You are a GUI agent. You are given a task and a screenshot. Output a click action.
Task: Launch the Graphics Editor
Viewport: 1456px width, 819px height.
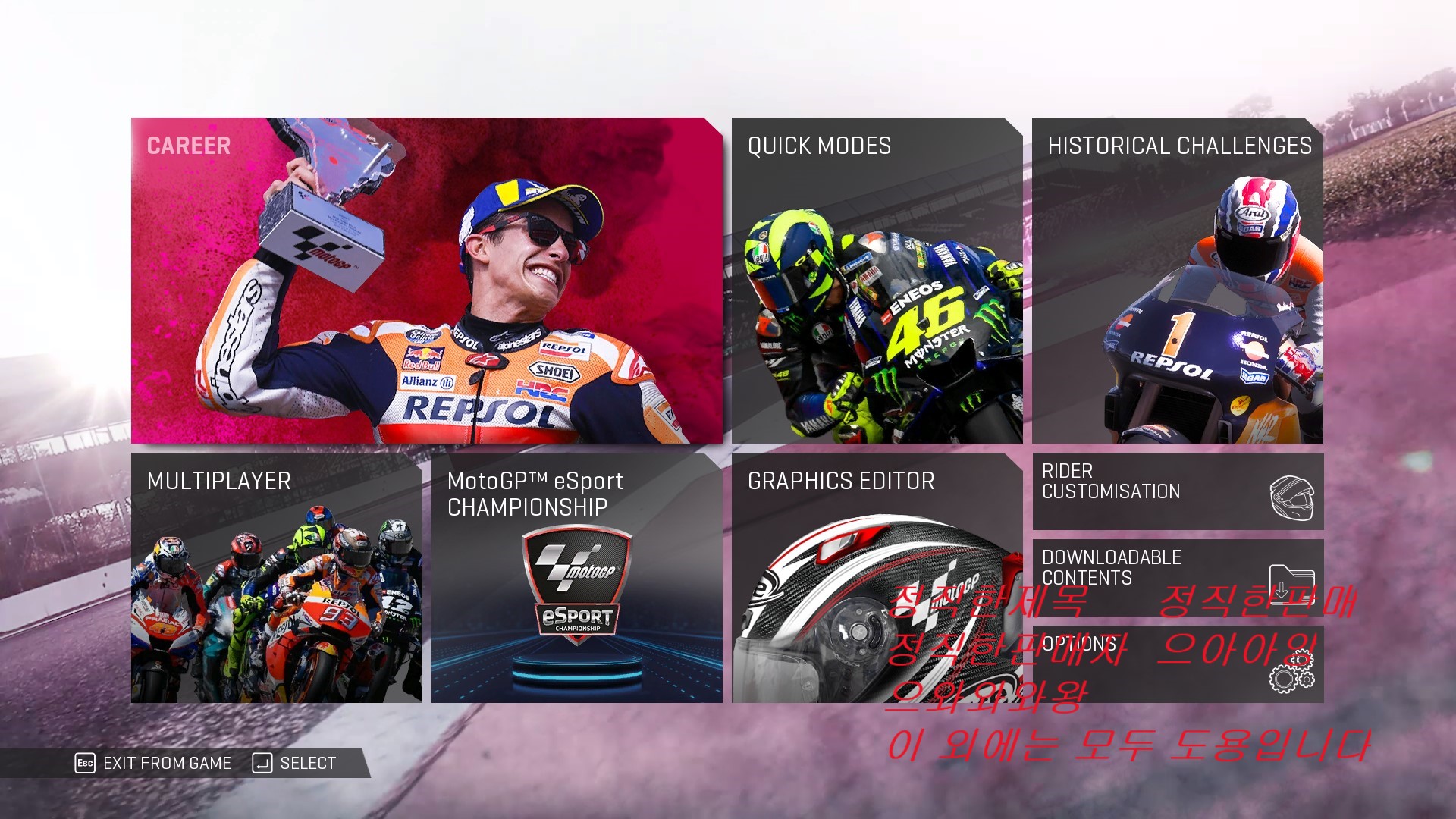pyautogui.click(x=877, y=578)
